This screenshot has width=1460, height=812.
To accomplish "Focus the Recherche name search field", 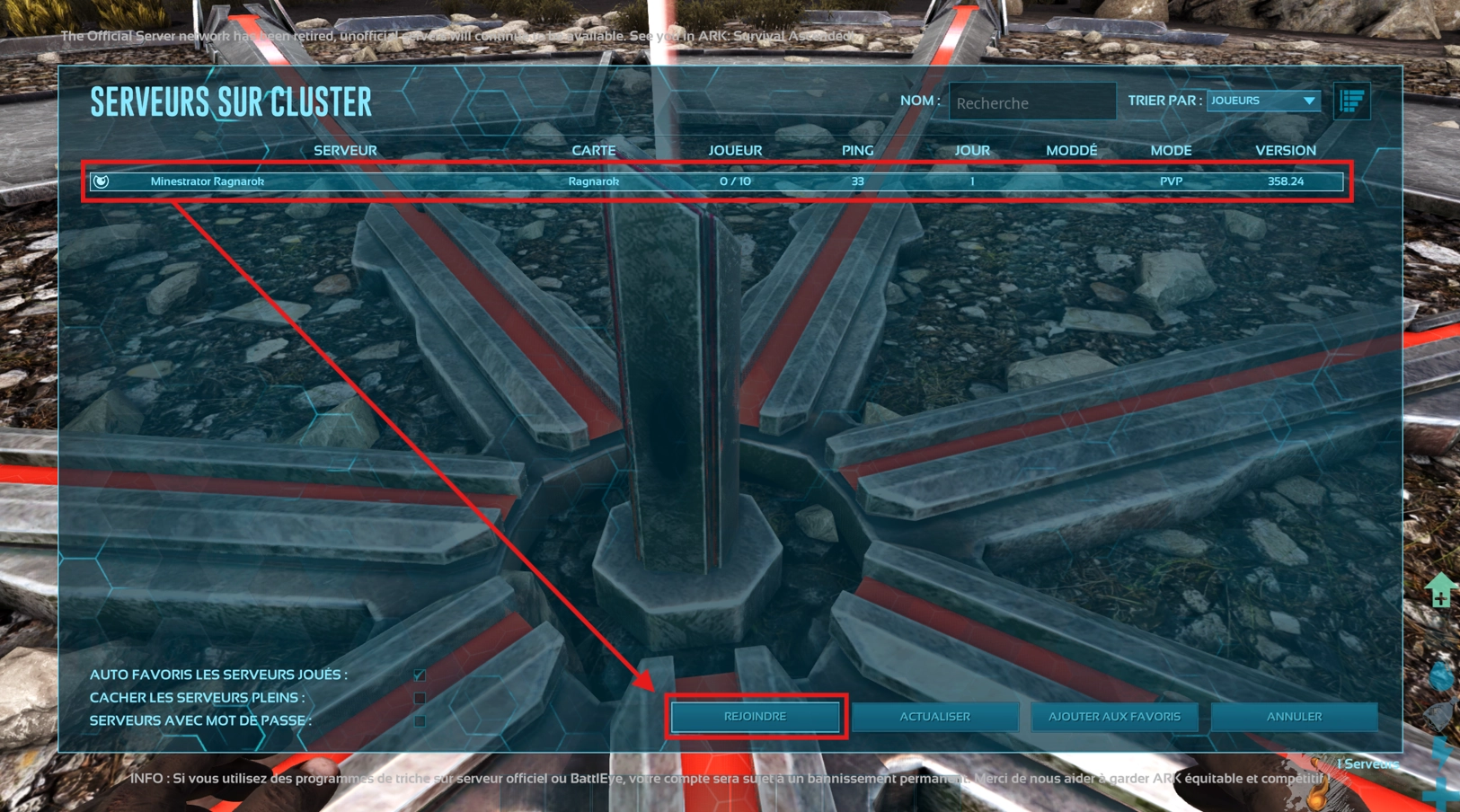I will (x=1031, y=103).
